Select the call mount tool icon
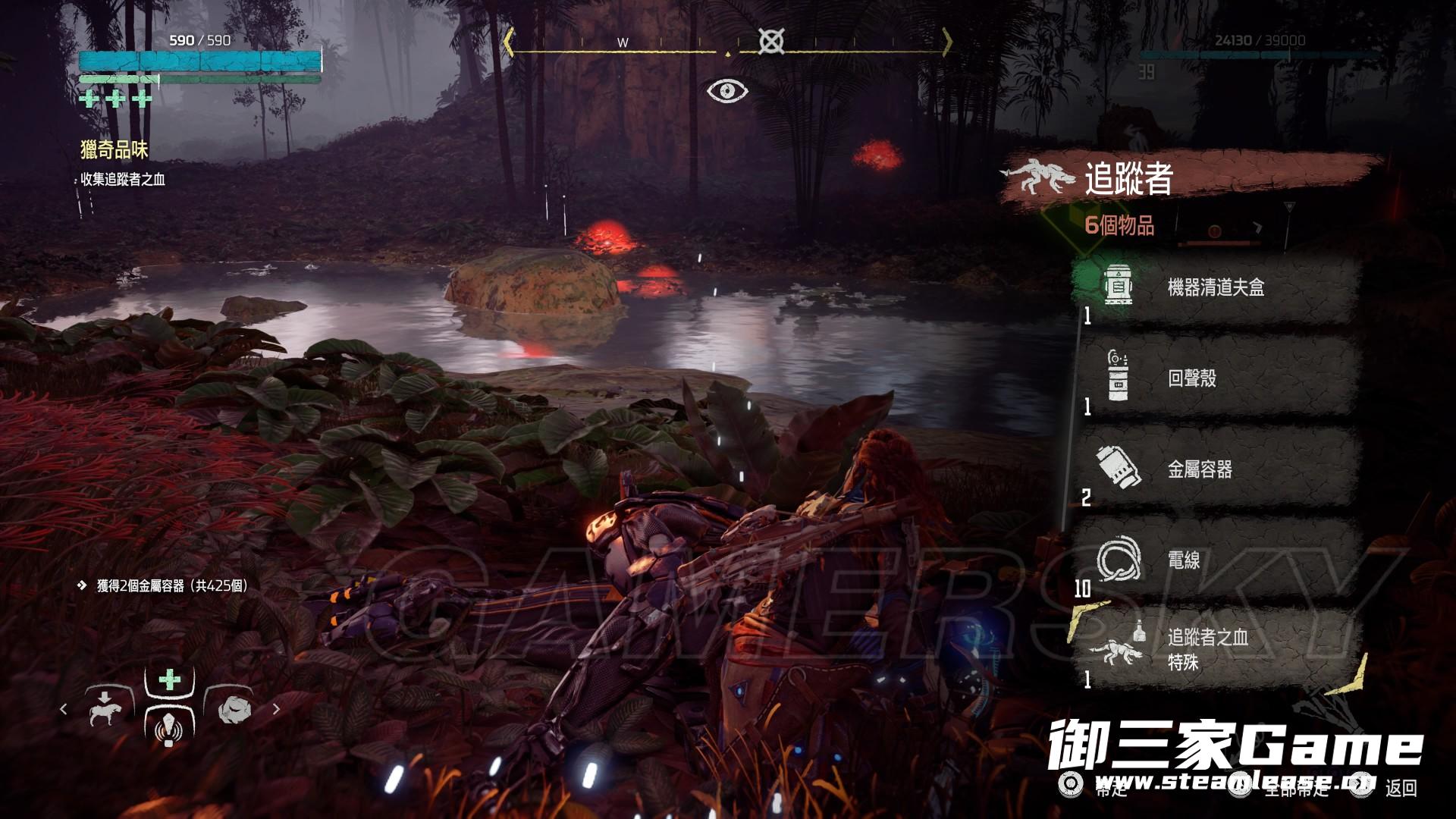Viewport: 1456px width, 819px height. tap(105, 707)
